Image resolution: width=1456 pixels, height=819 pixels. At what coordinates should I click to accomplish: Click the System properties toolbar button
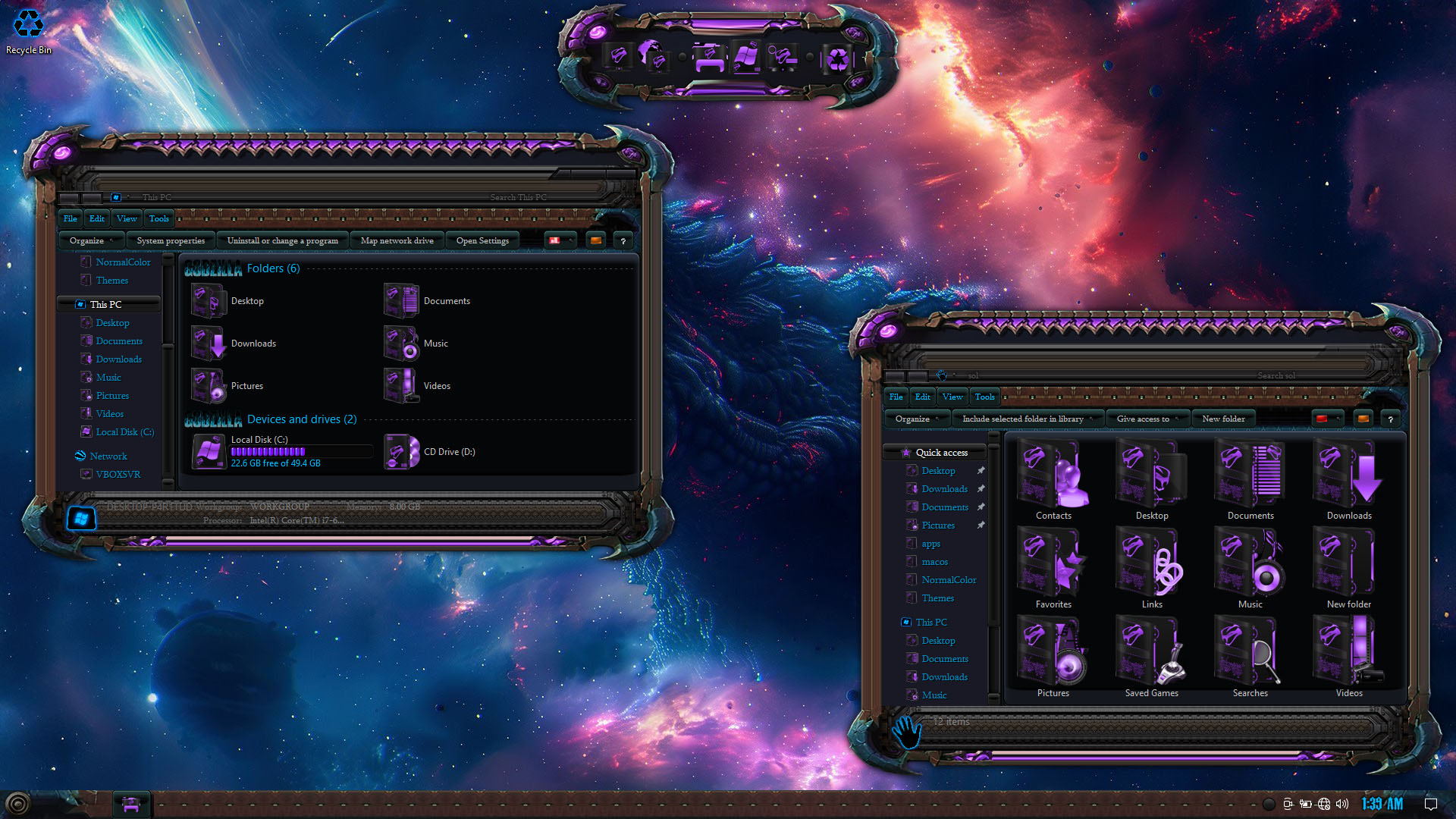[171, 241]
